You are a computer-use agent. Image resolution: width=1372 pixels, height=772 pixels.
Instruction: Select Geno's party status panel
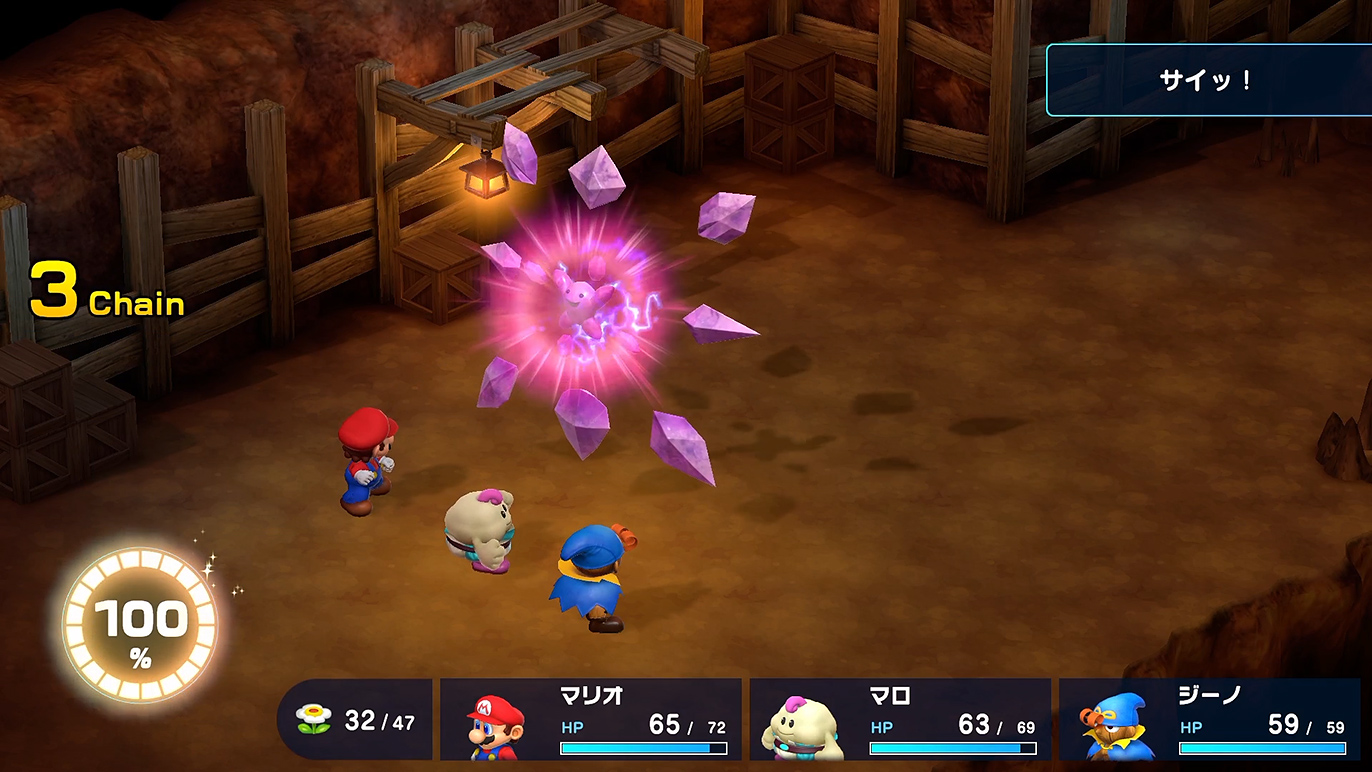point(1210,720)
